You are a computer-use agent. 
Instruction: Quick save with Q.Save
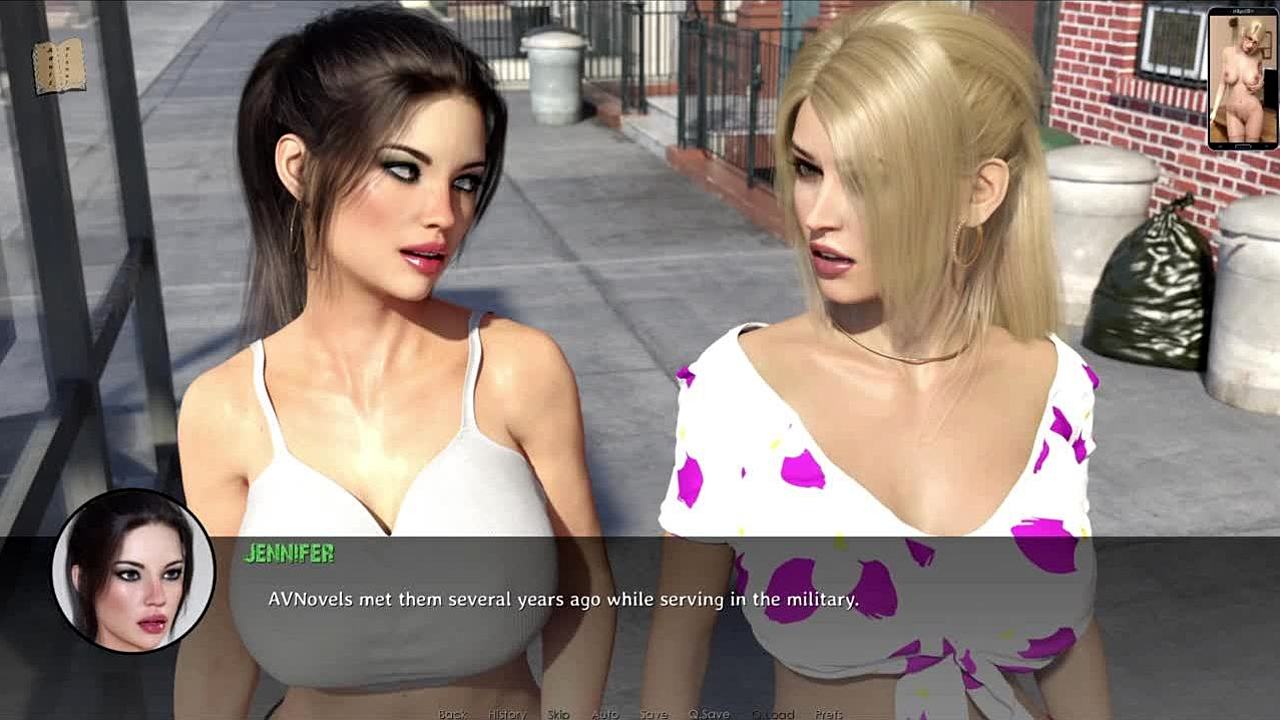click(709, 714)
